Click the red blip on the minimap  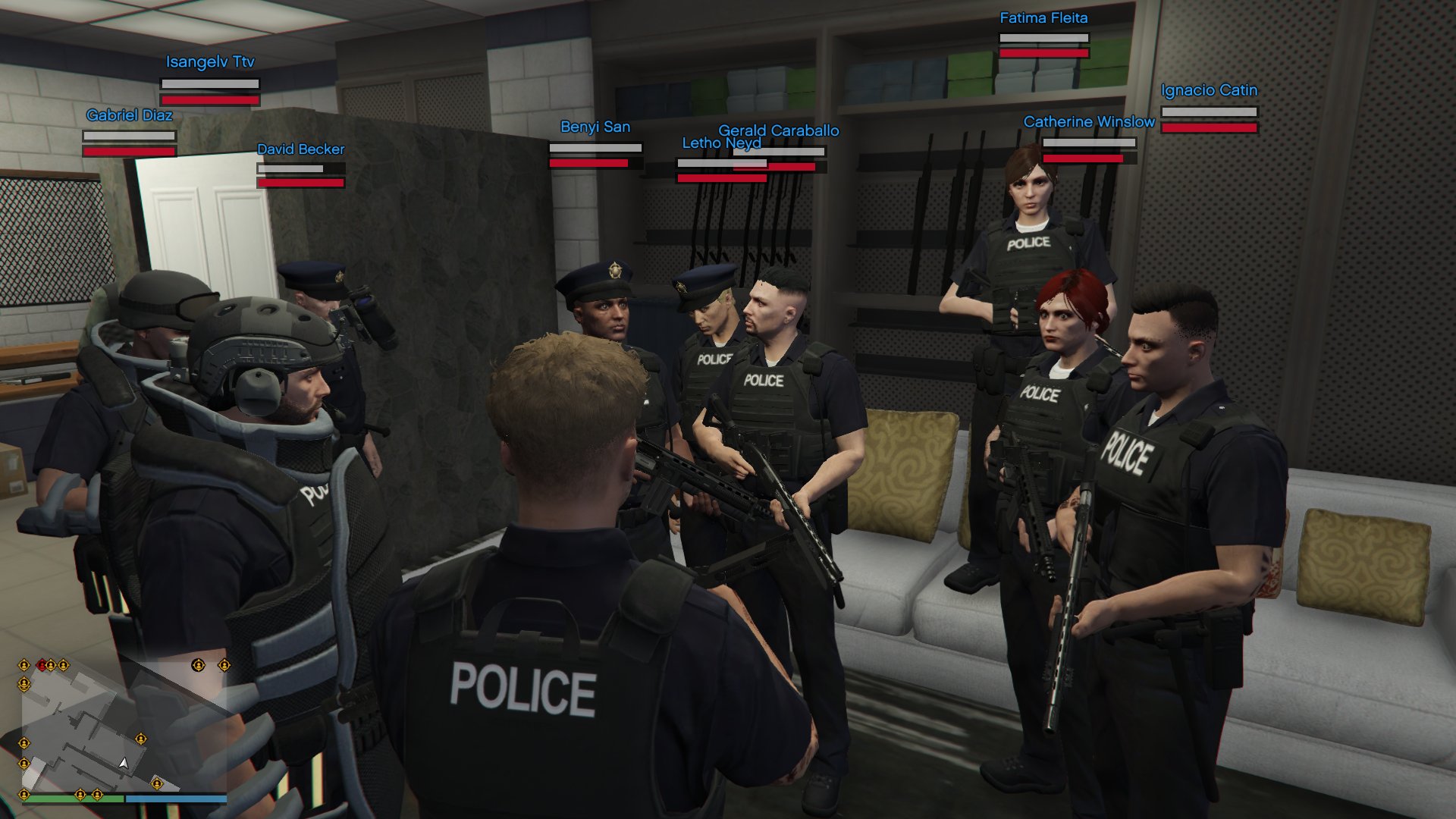coord(42,666)
